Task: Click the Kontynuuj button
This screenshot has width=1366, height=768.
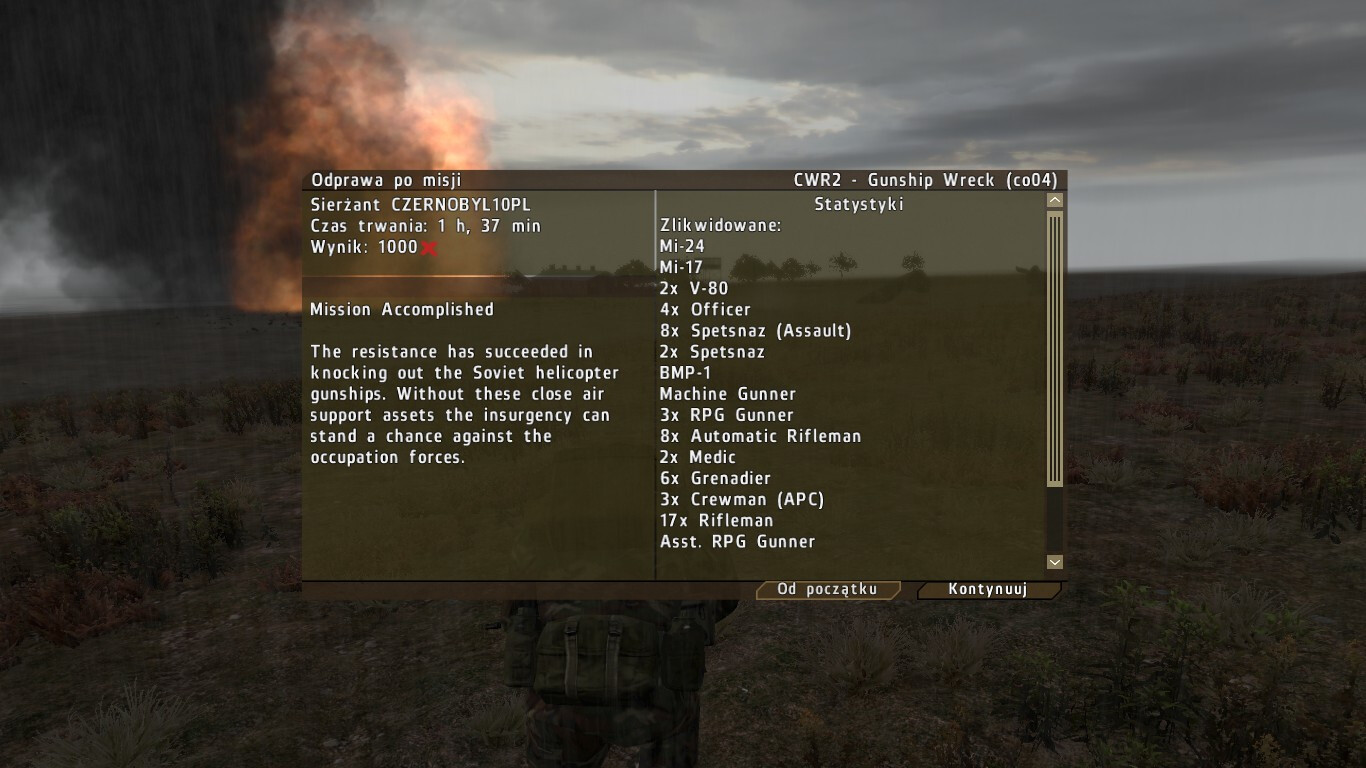Action: (987, 590)
